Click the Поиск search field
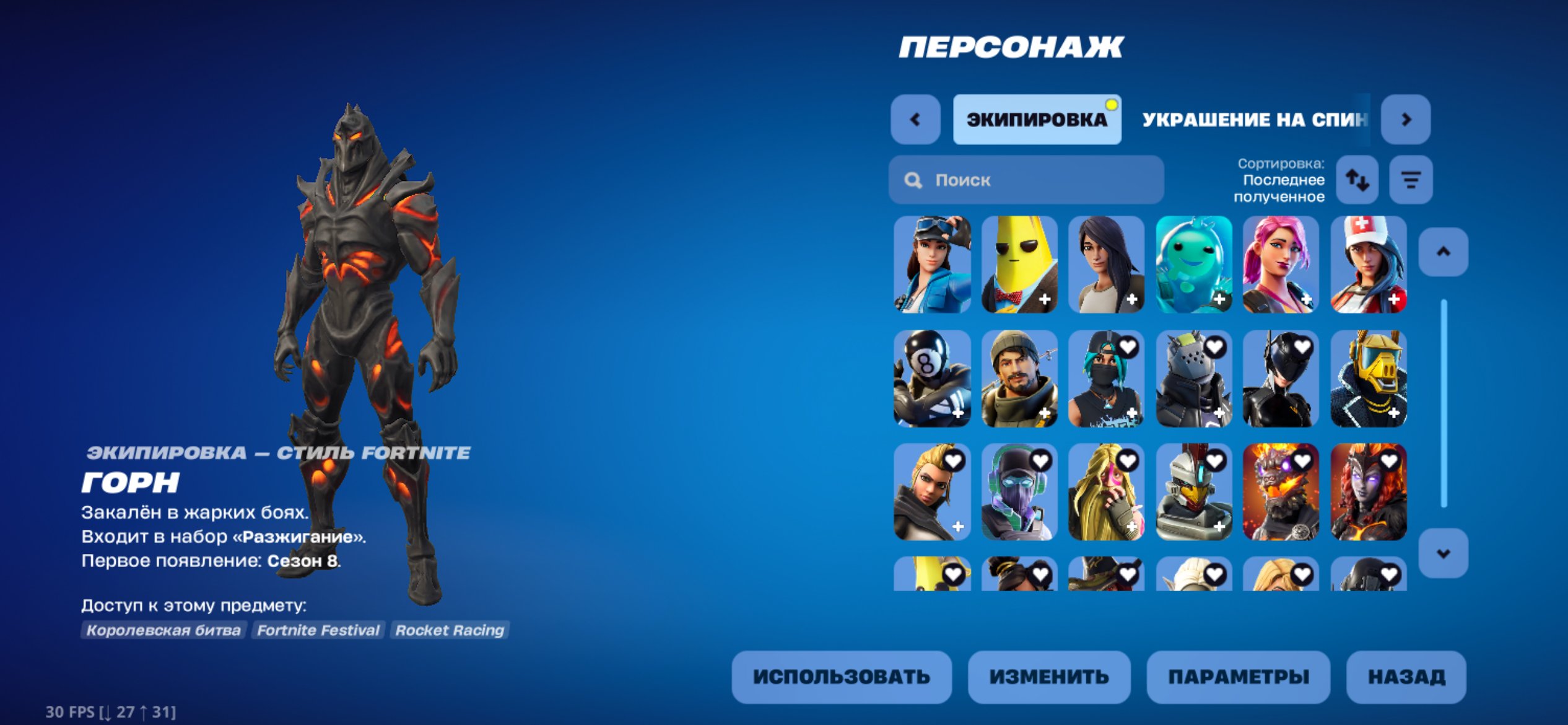1568x725 pixels. (x=1022, y=180)
